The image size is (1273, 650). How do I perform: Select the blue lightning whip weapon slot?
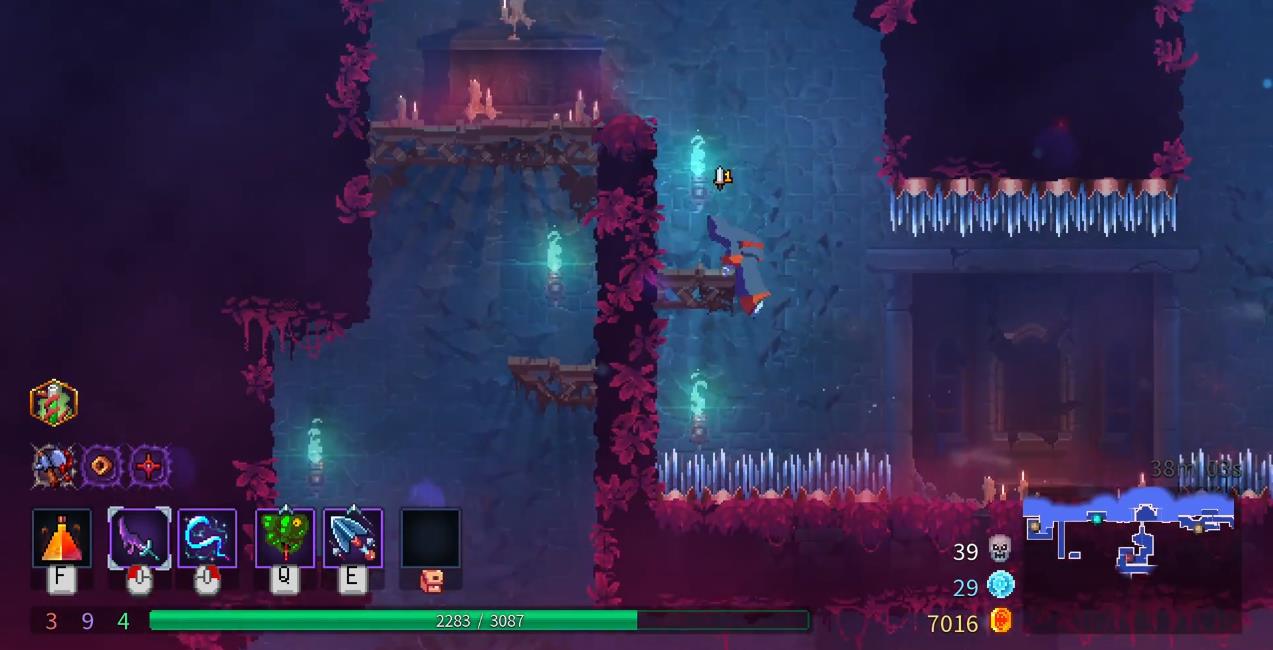207,538
